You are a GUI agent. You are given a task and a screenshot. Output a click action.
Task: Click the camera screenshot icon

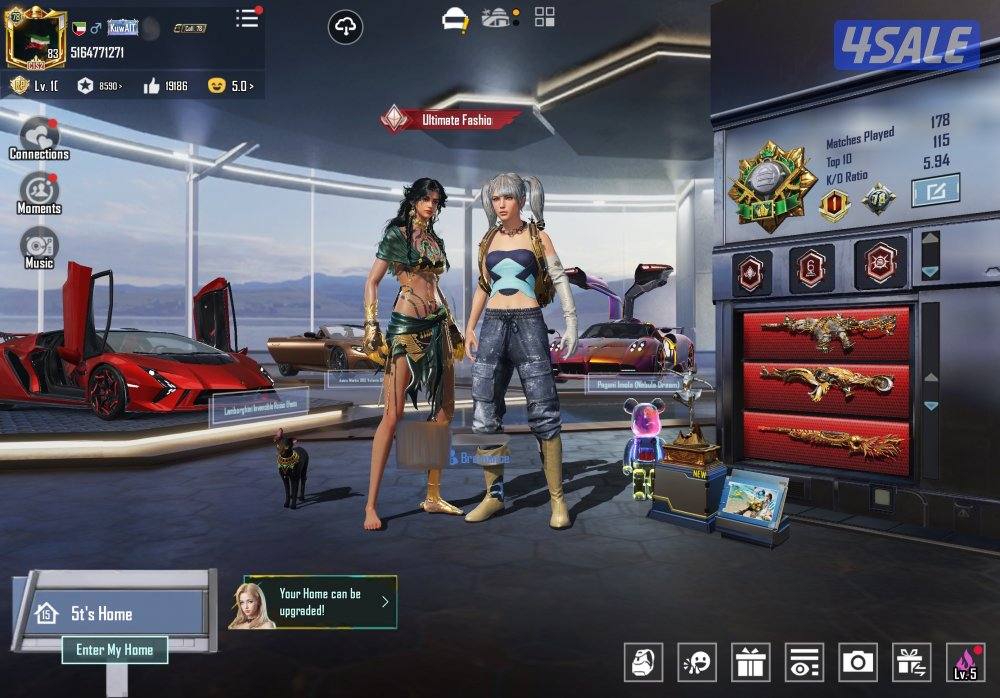click(858, 662)
